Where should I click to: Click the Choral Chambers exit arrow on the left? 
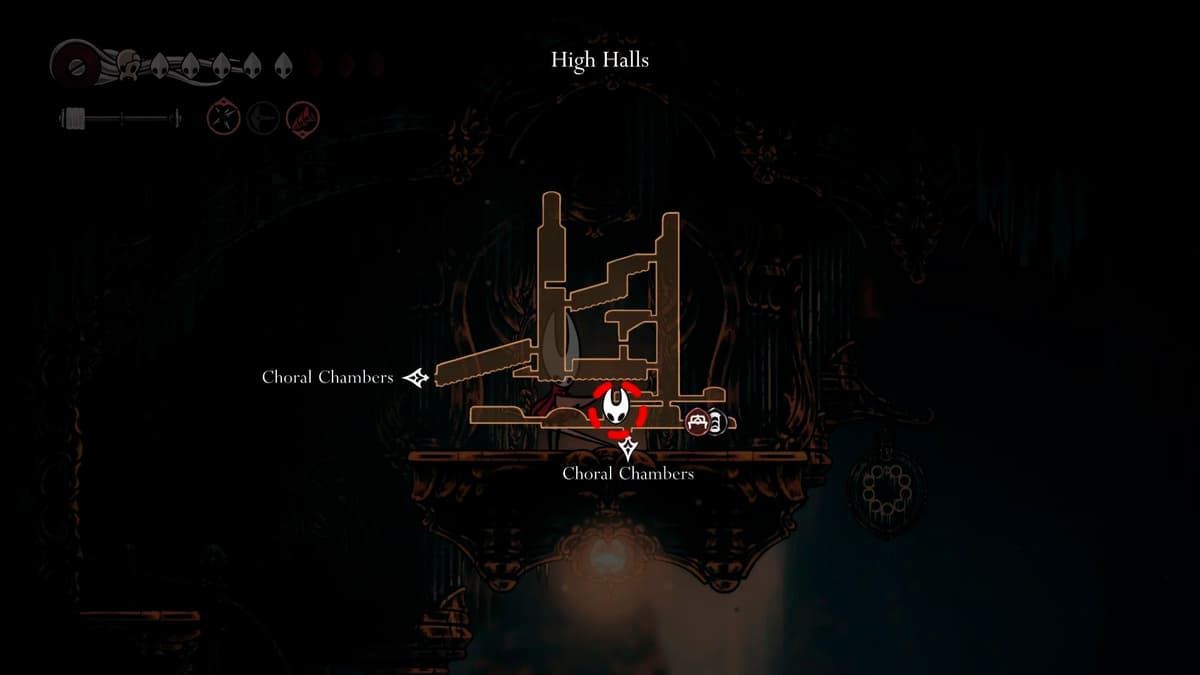[x=416, y=377]
